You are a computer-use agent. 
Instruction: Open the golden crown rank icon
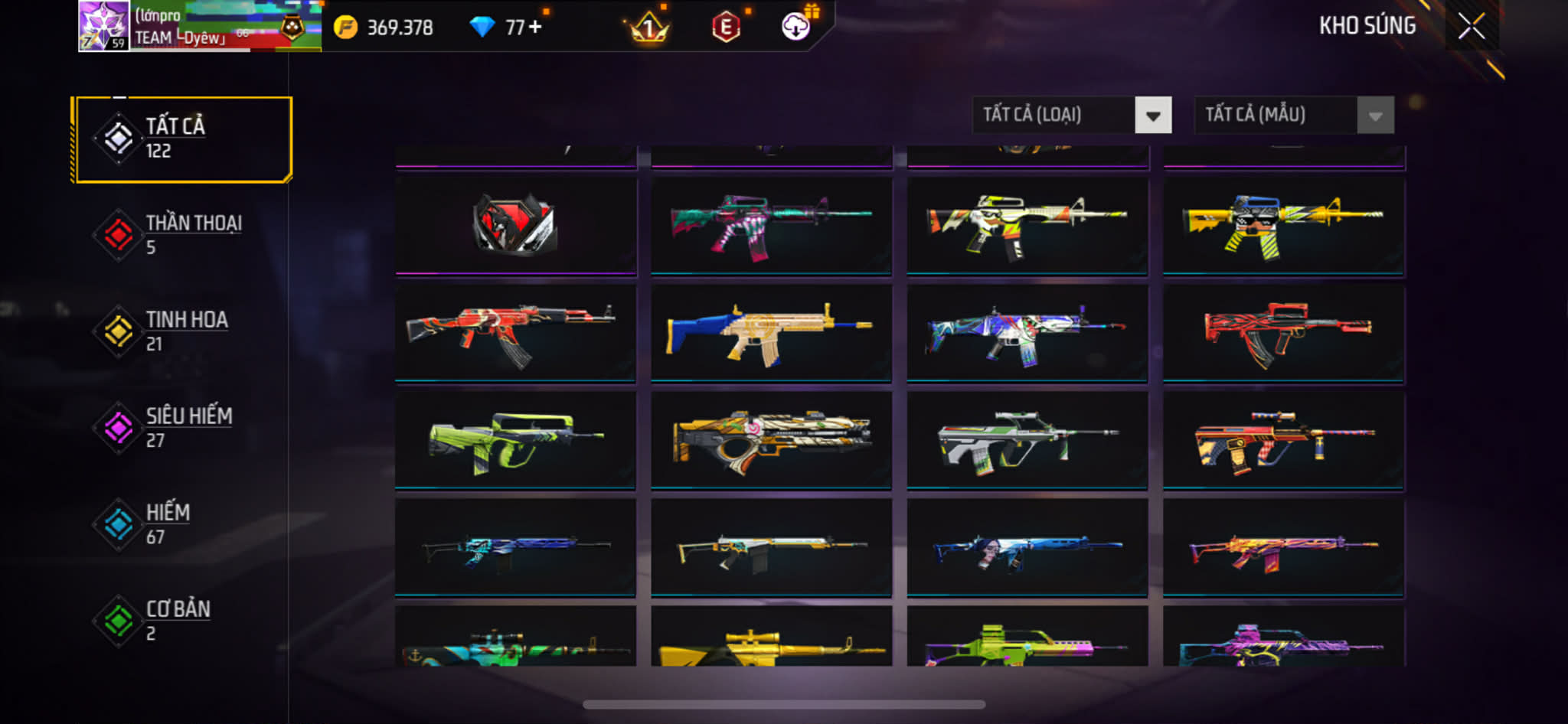click(x=648, y=29)
